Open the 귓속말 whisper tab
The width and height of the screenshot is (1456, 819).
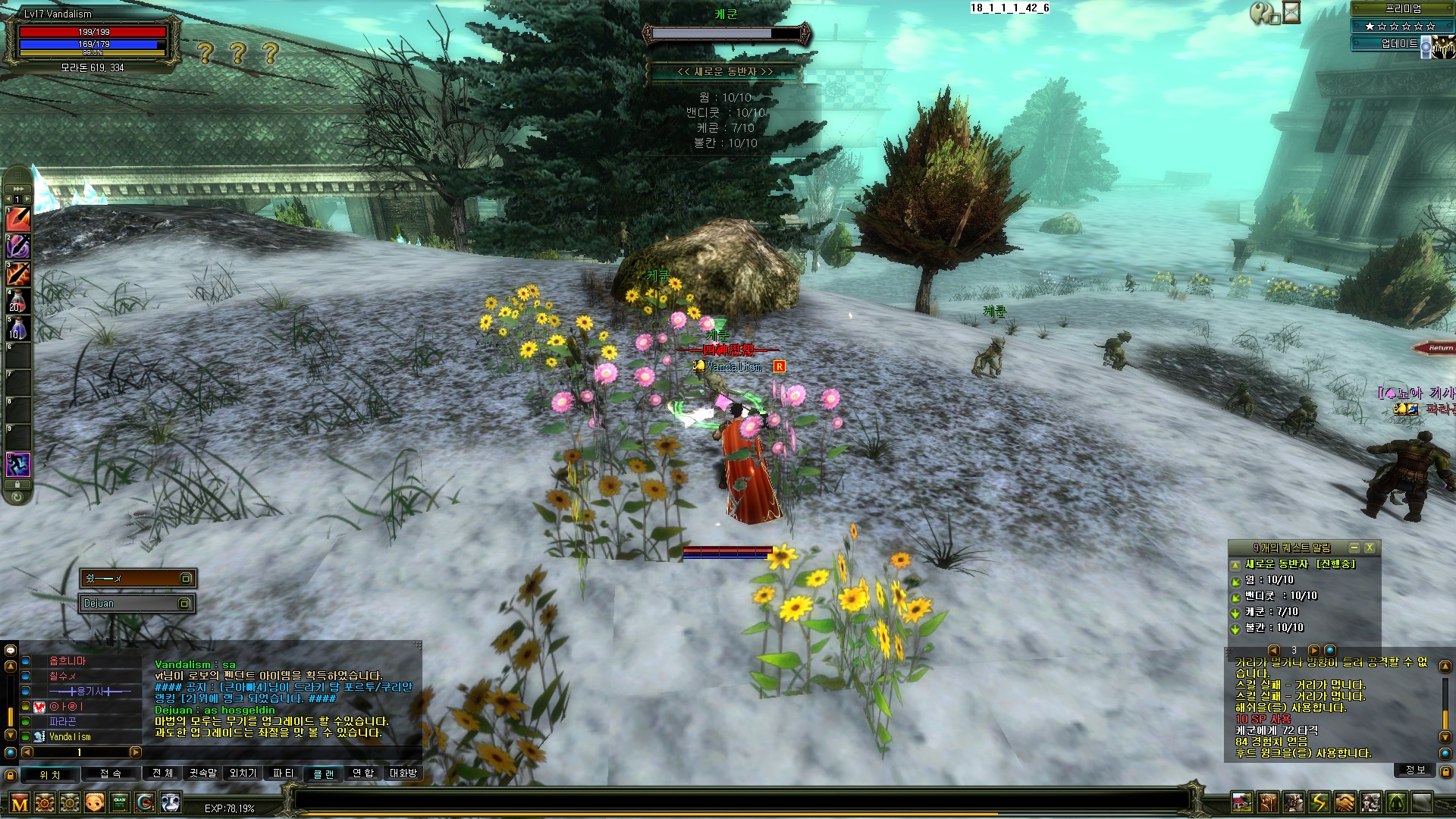202,773
